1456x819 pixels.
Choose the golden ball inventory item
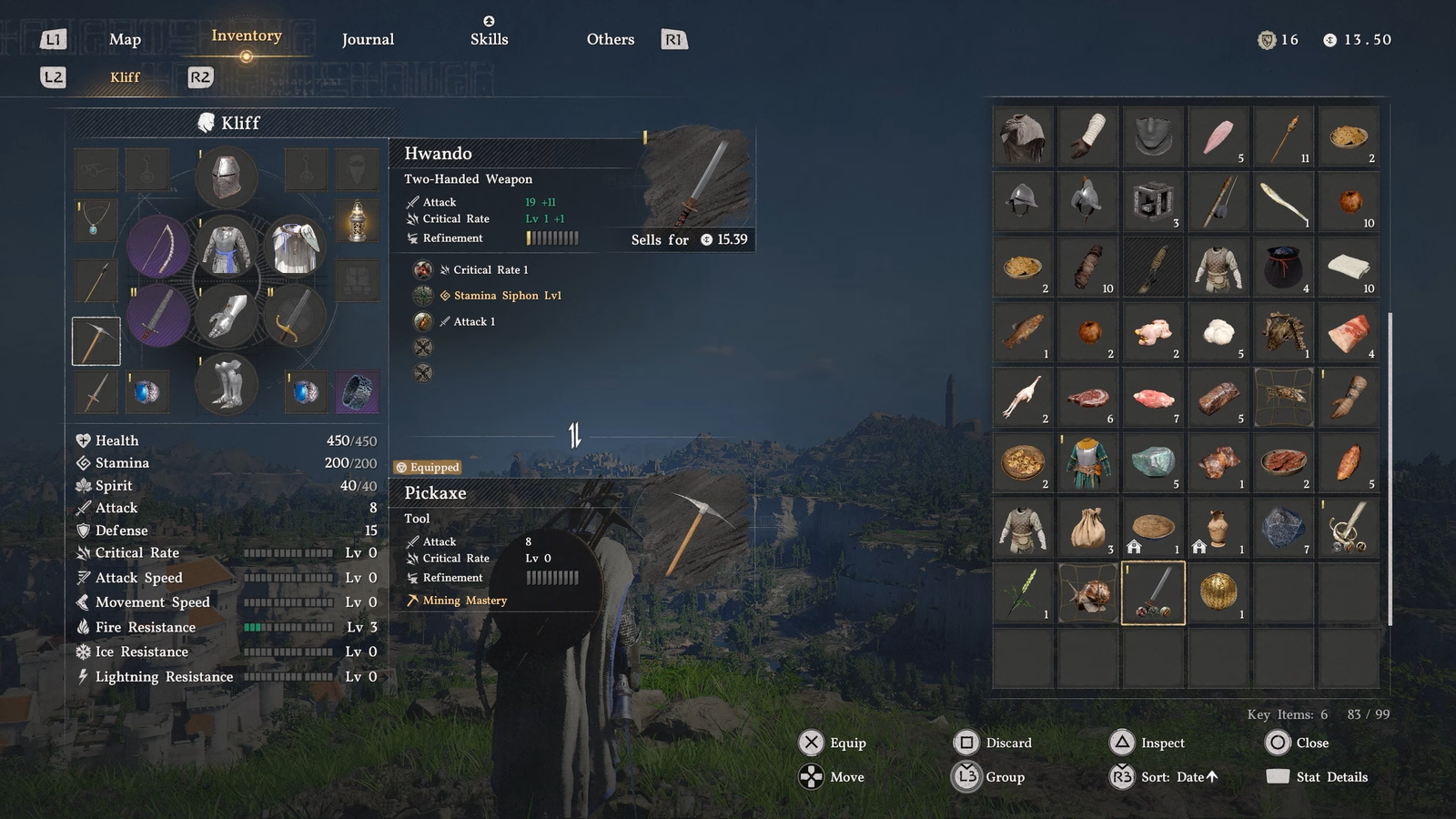coord(1218,593)
